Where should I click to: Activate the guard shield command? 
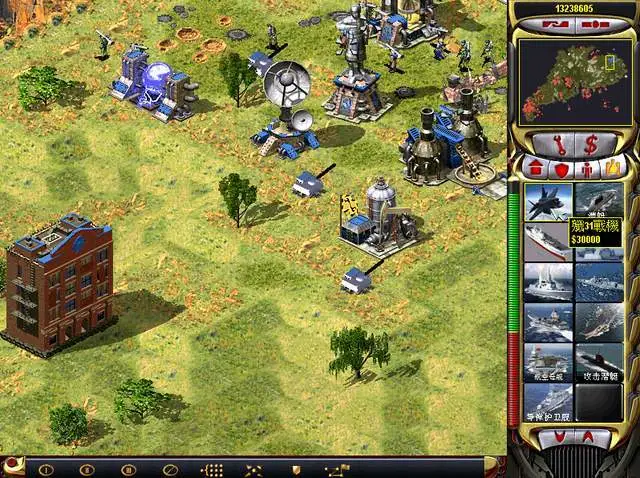click(x=295, y=469)
